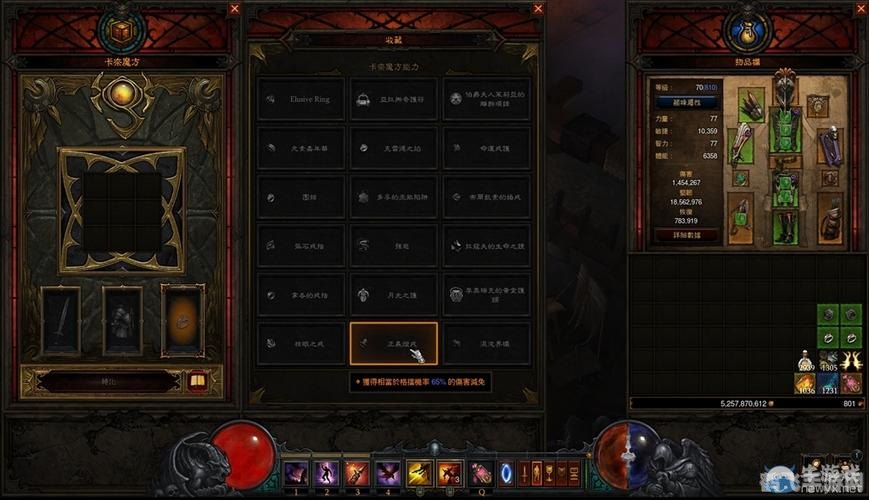
Task: Select the armor power slot
Action: 122,320
